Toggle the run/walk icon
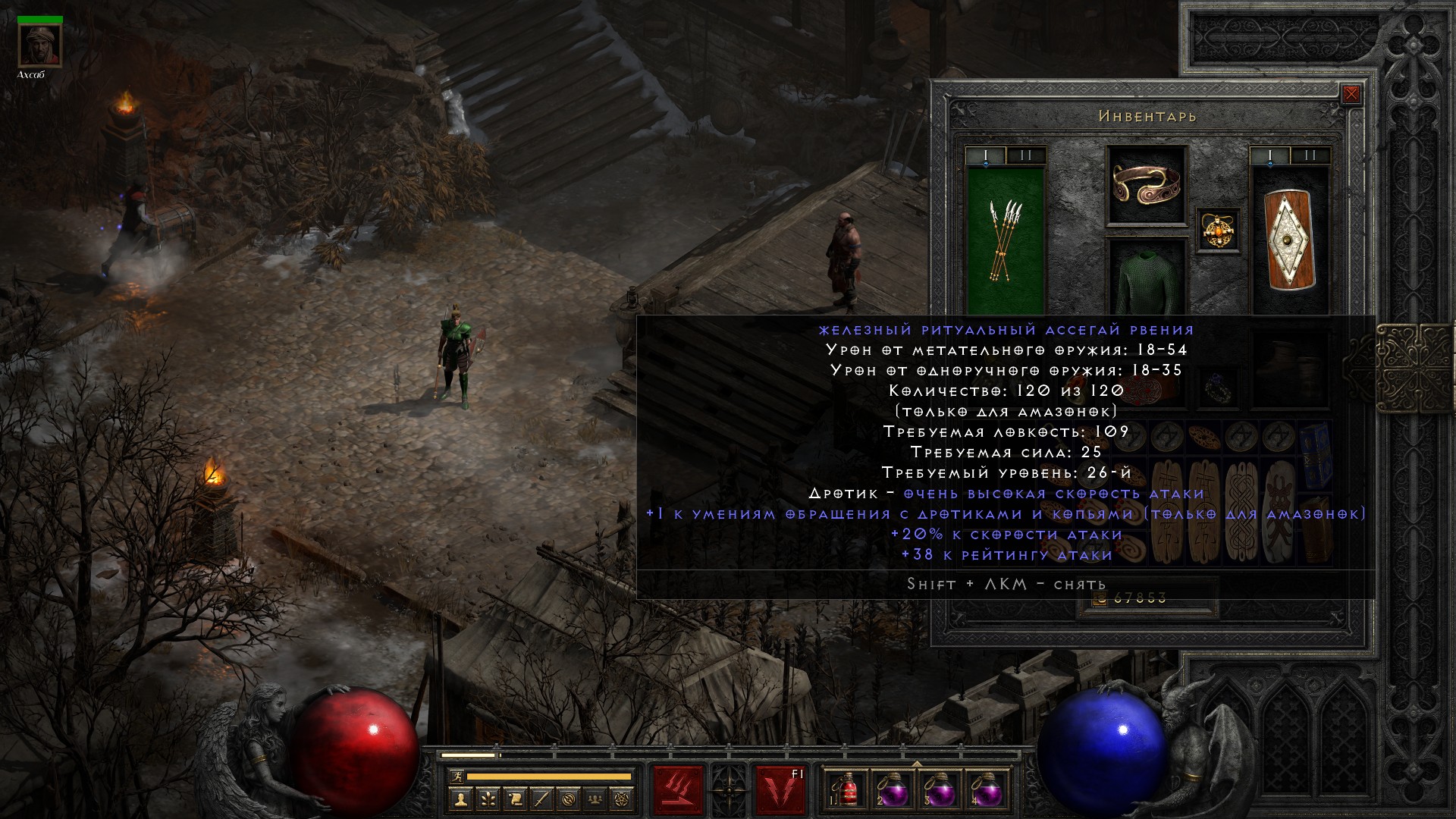The width and height of the screenshot is (1456, 819). coord(456,777)
